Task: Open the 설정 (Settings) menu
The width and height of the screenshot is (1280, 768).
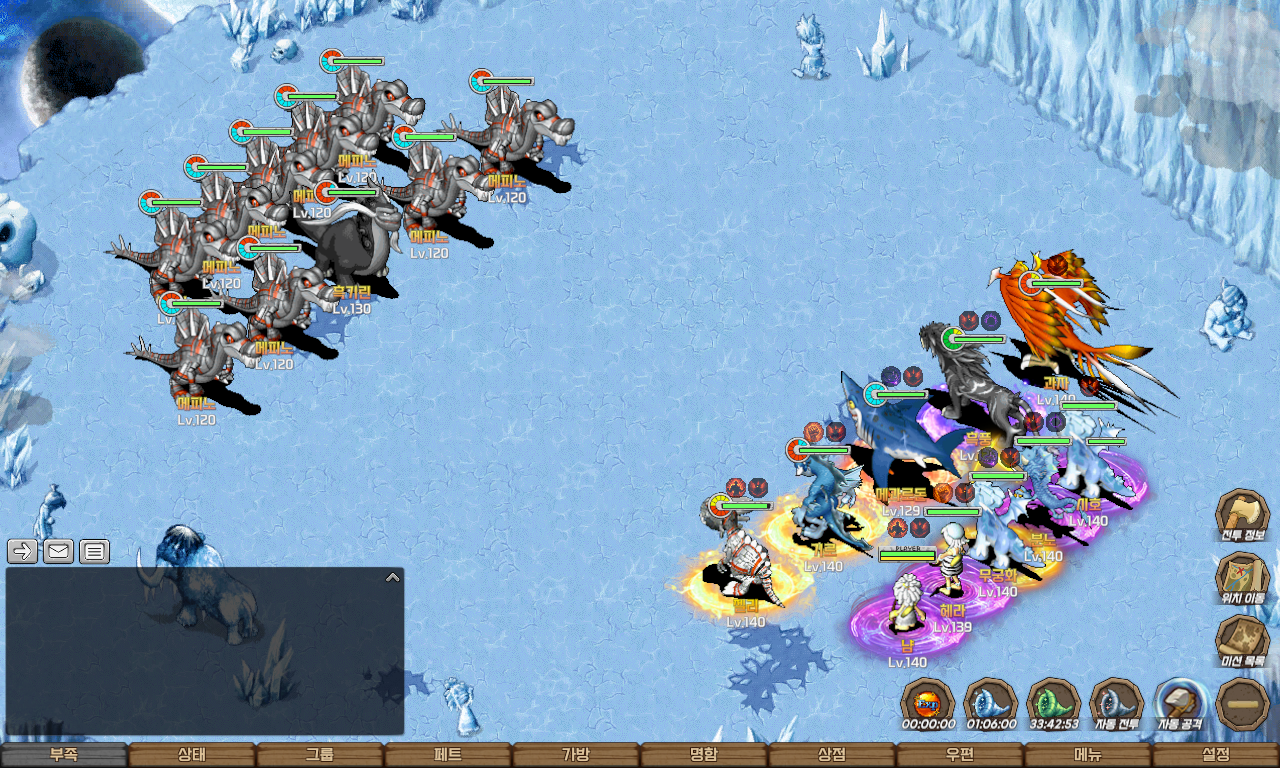Action: (1216, 755)
